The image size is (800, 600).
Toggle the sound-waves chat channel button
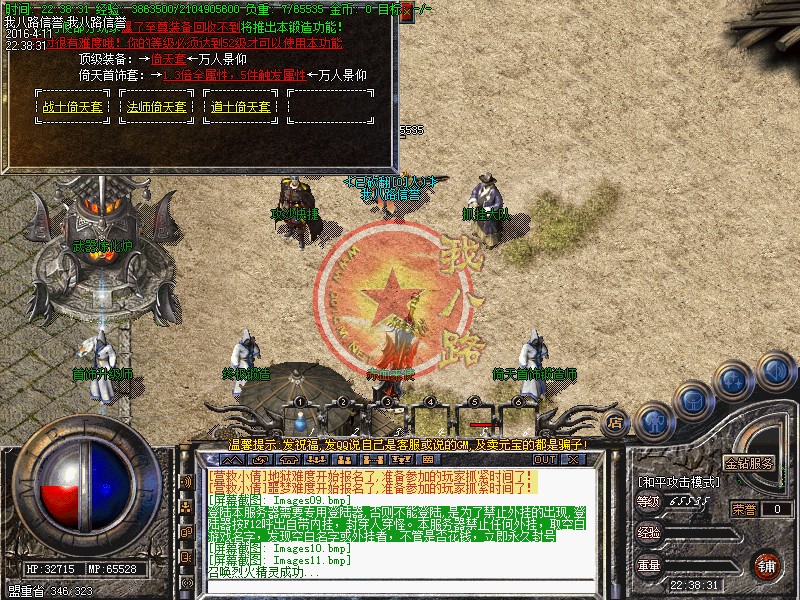tap(186, 482)
